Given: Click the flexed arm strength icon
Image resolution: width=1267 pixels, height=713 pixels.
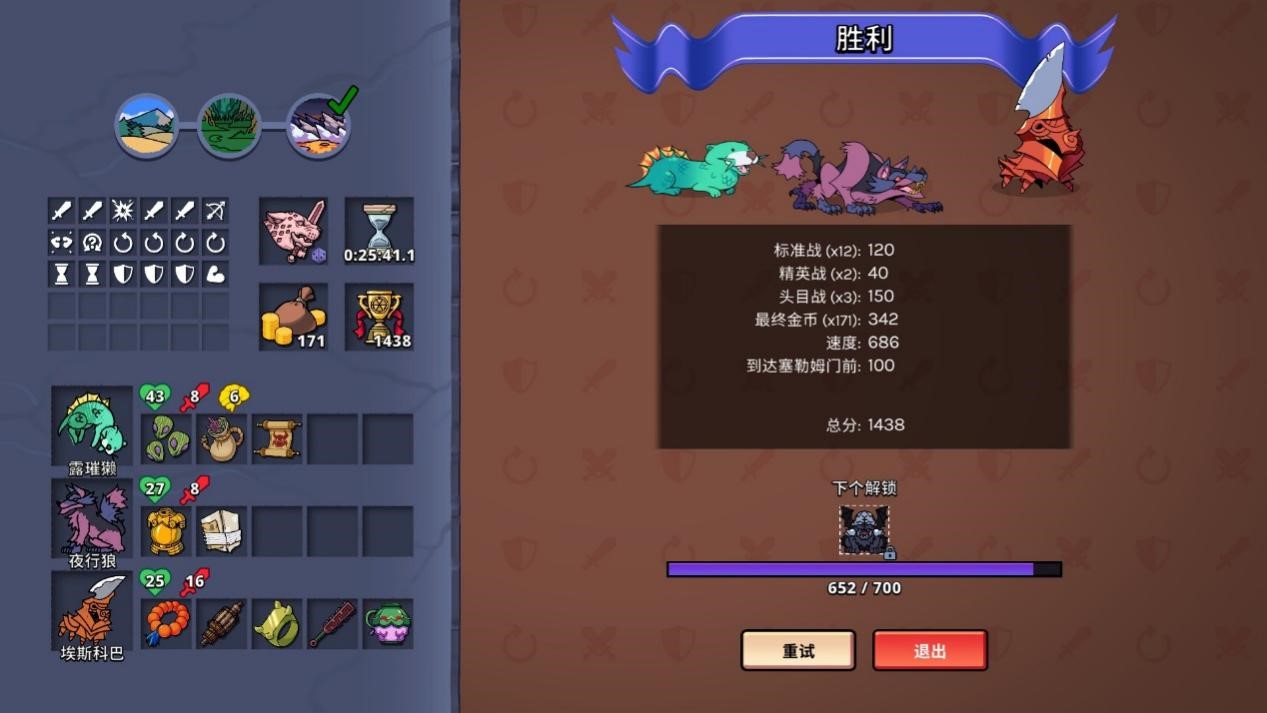Looking at the screenshot, I should point(215,273).
